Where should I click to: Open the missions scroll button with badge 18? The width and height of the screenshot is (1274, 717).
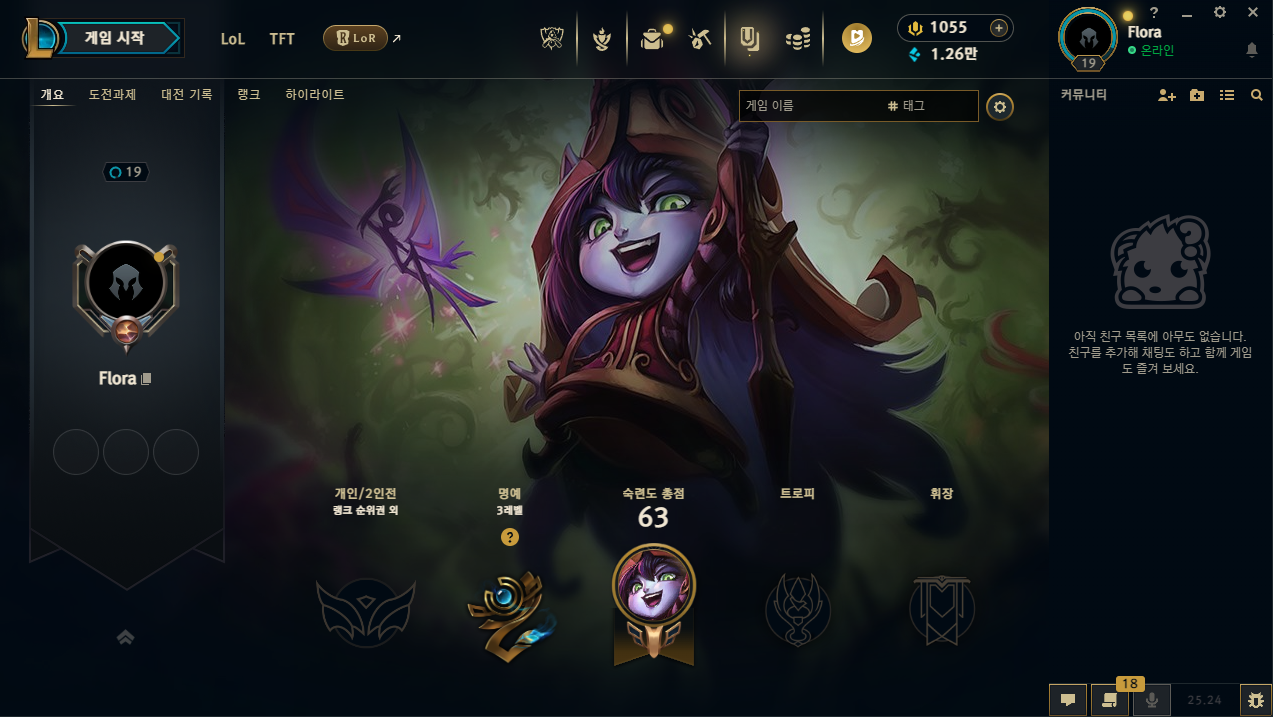pyautogui.click(x=1109, y=700)
